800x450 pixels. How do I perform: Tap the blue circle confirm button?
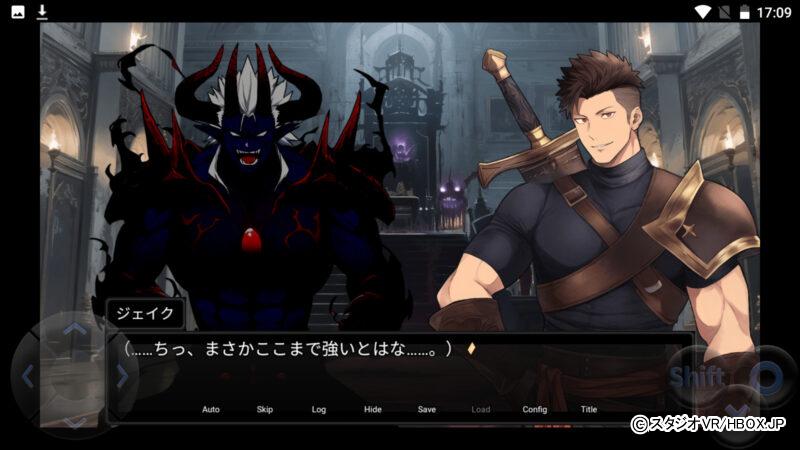tap(765, 378)
